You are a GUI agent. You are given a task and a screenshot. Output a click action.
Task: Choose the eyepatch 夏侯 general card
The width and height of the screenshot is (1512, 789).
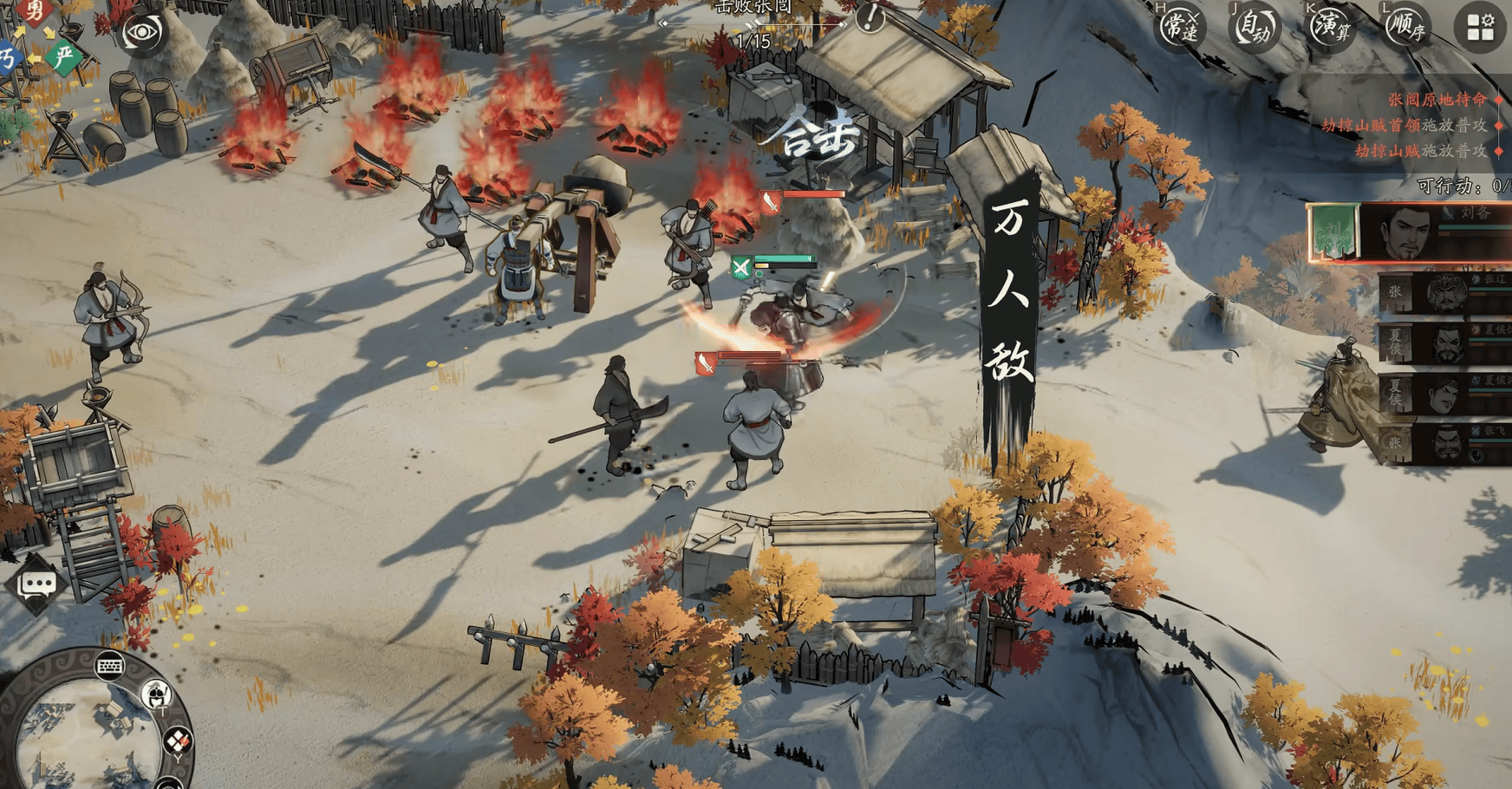[1444, 343]
